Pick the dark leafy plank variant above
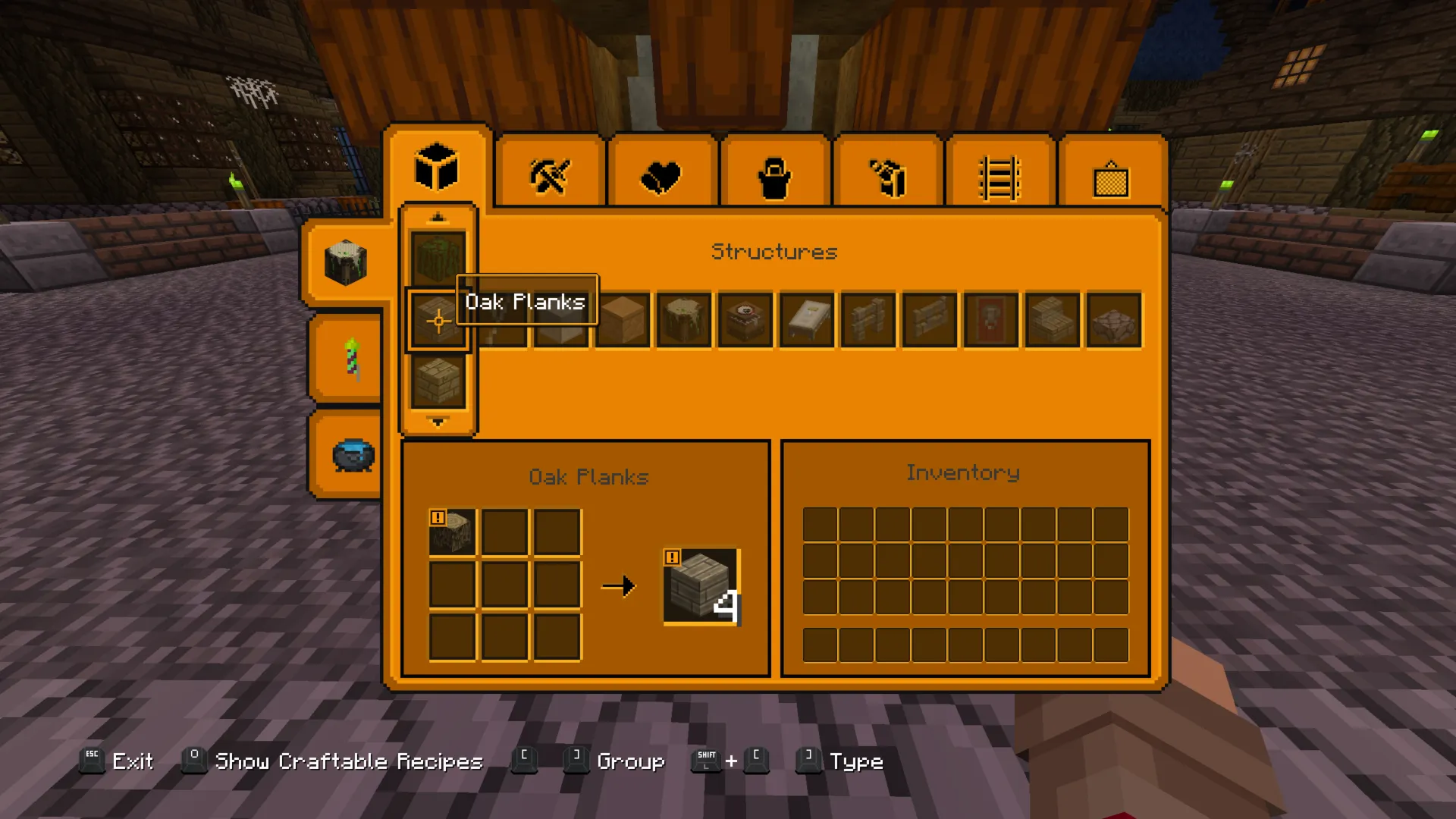Screen dimensions: 1456x819 tap(438, 258)
